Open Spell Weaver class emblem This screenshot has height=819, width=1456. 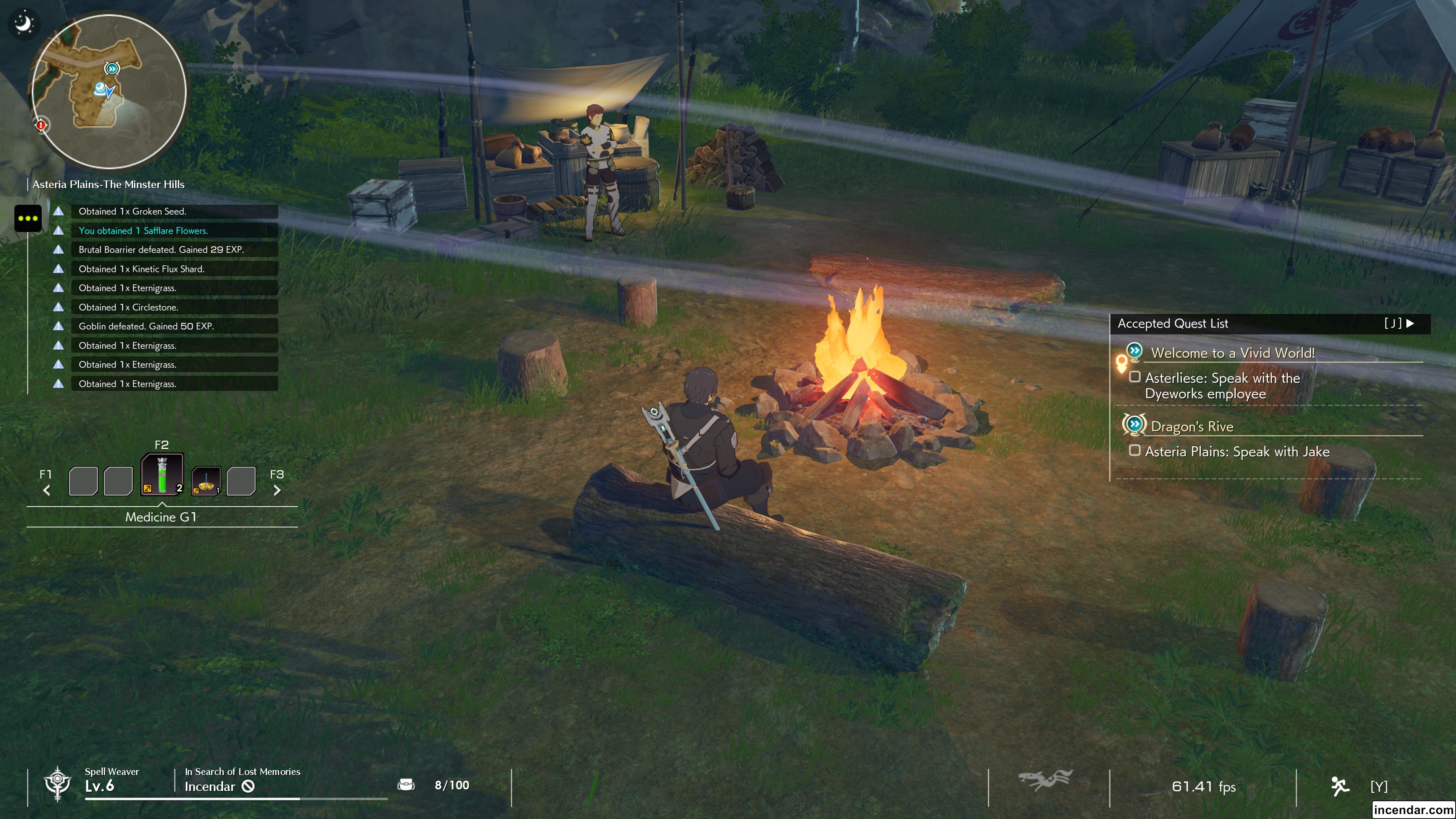[x=58, y=784]
